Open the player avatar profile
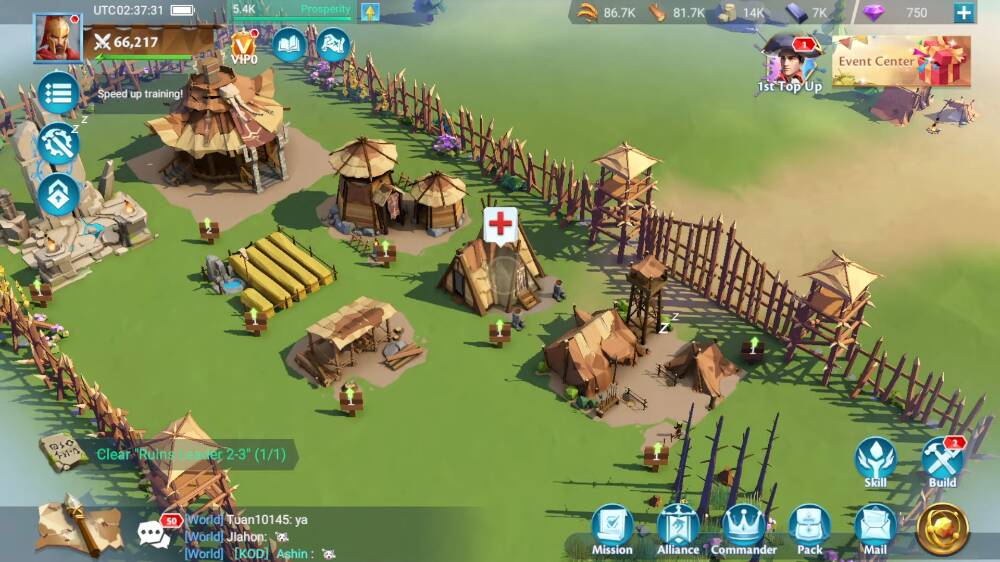 point(57,38)
